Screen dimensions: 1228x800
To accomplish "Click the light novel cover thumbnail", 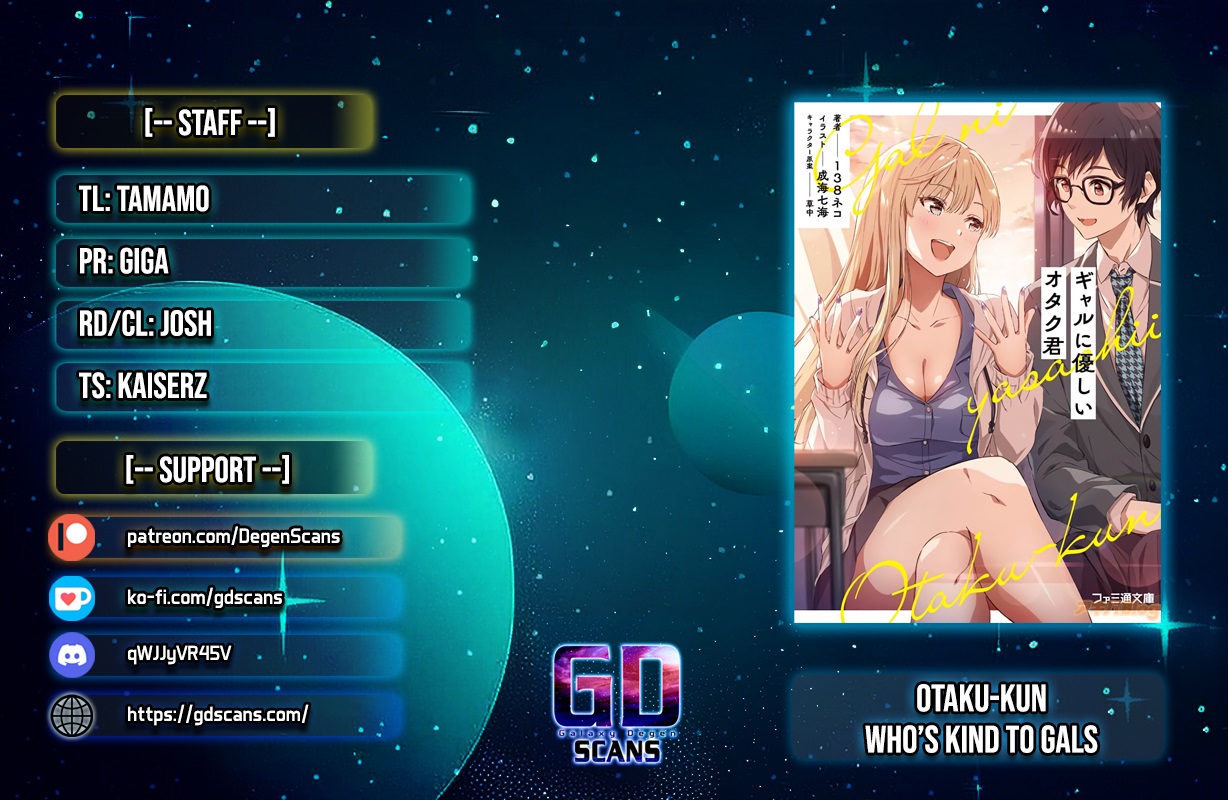I will [977, 363].
